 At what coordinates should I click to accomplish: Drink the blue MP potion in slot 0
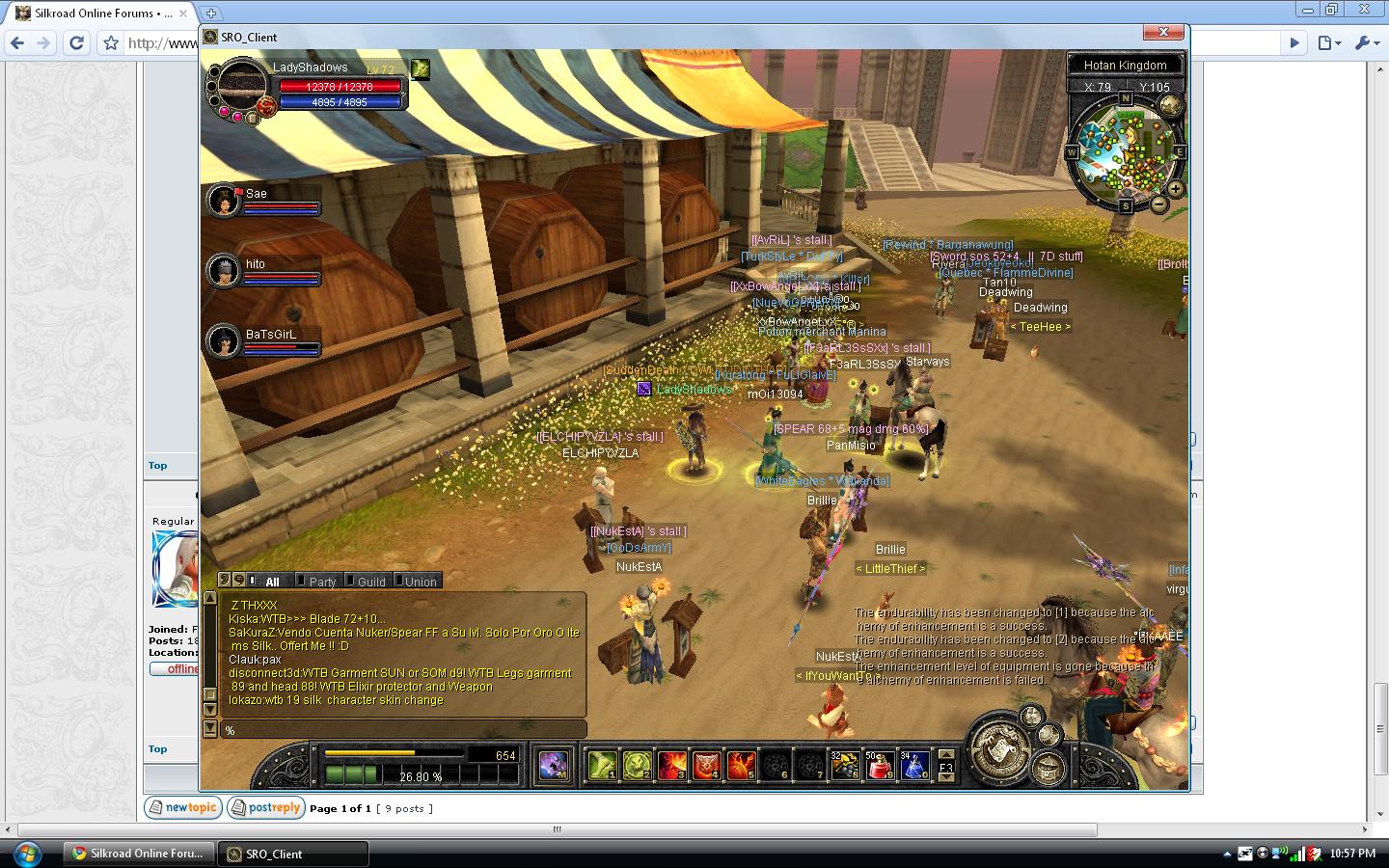pos(914,766)
